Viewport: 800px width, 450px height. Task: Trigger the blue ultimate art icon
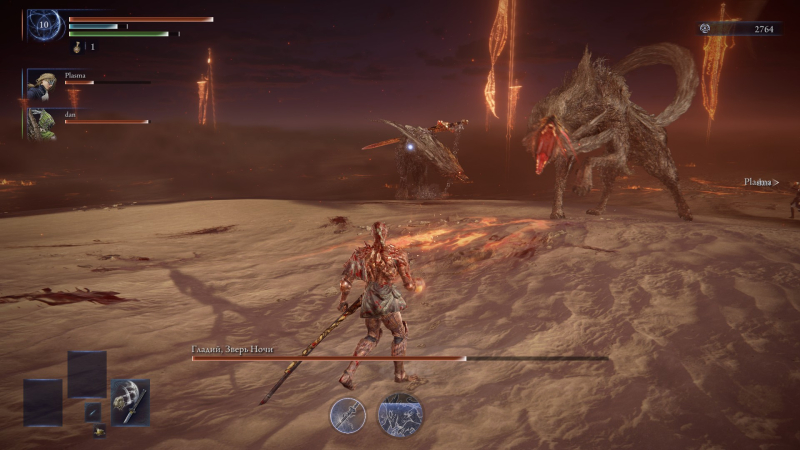tap(399, 415)
